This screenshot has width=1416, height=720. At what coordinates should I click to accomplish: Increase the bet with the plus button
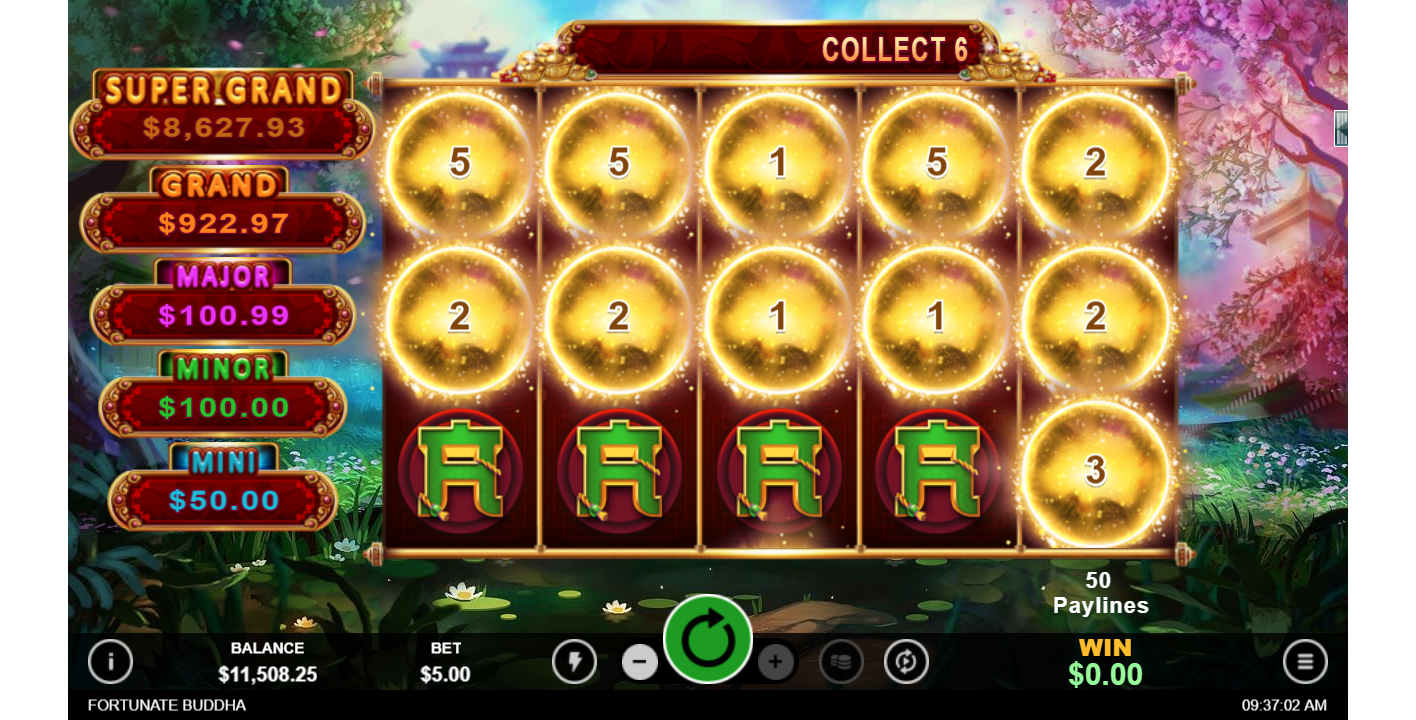tap(775, 661)
